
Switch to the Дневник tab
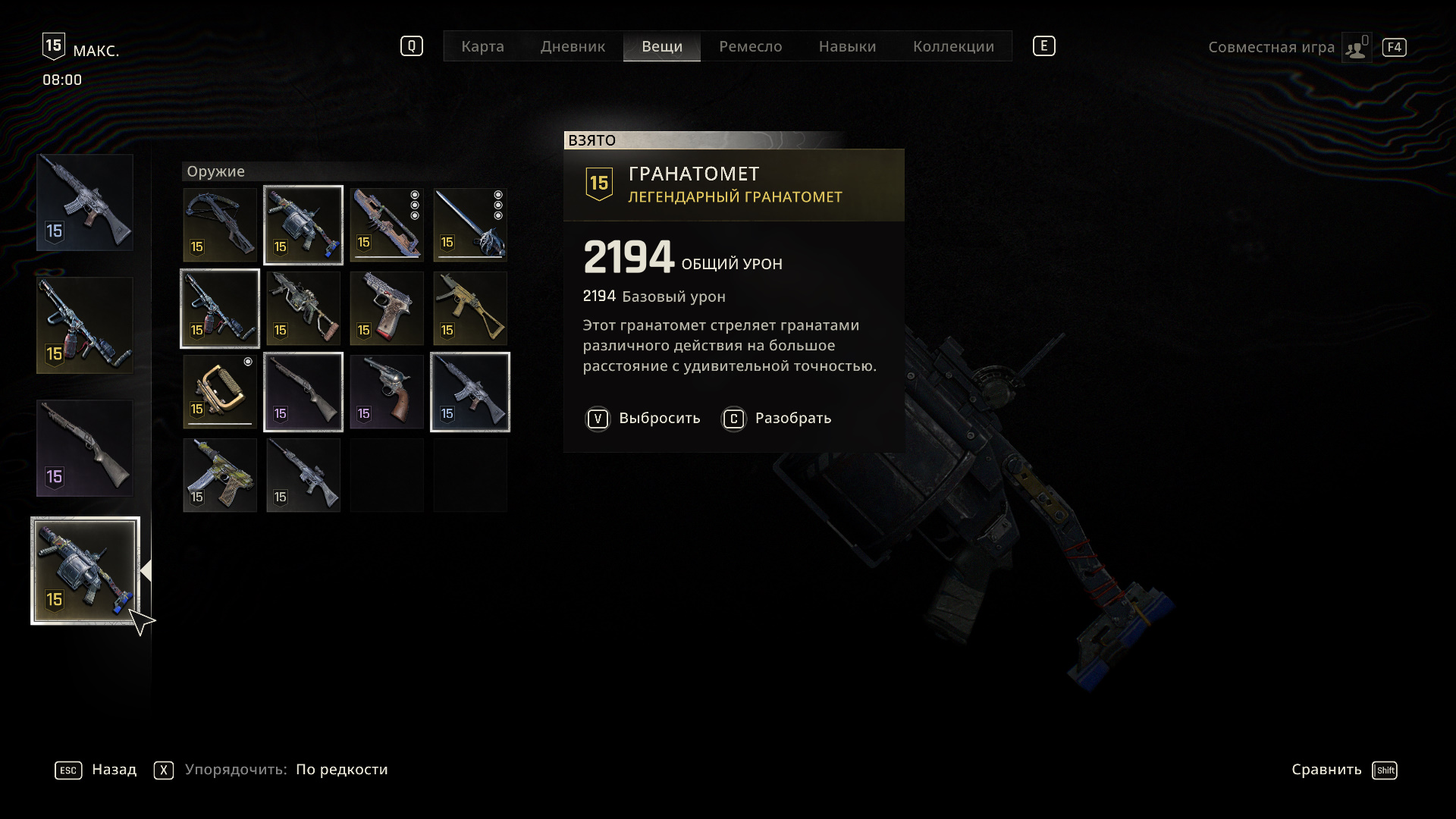[x=573, y=46]
